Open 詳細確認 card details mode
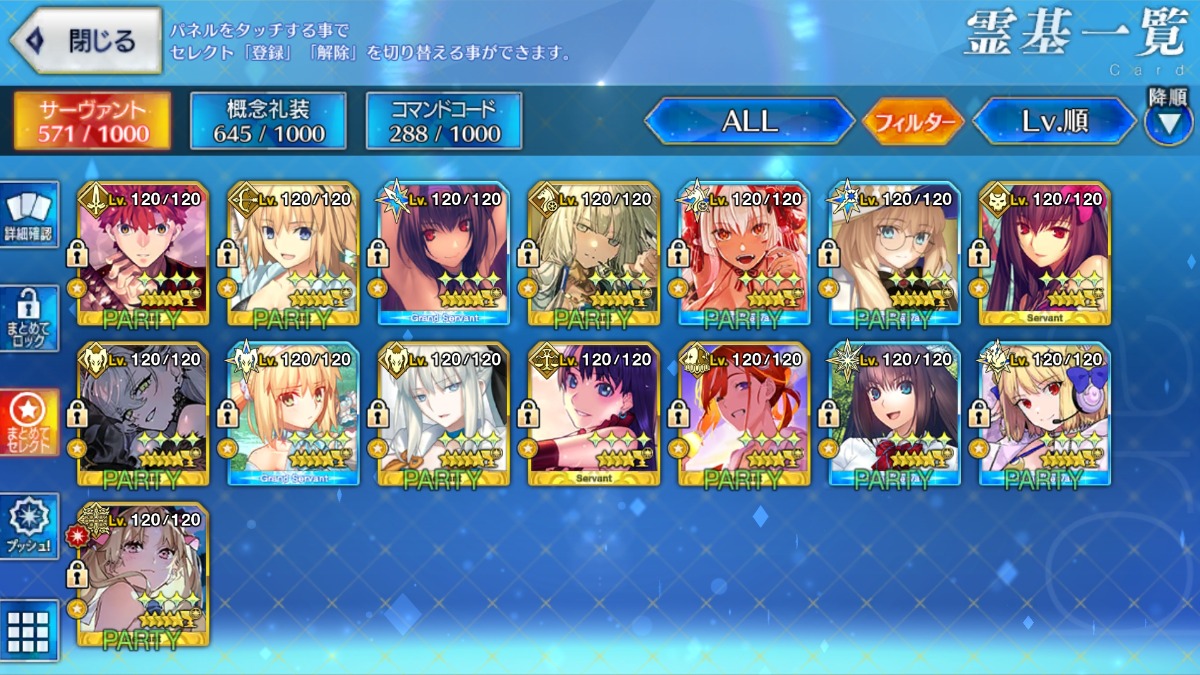Screen dimensions: 1200x675 click(28, 217)
